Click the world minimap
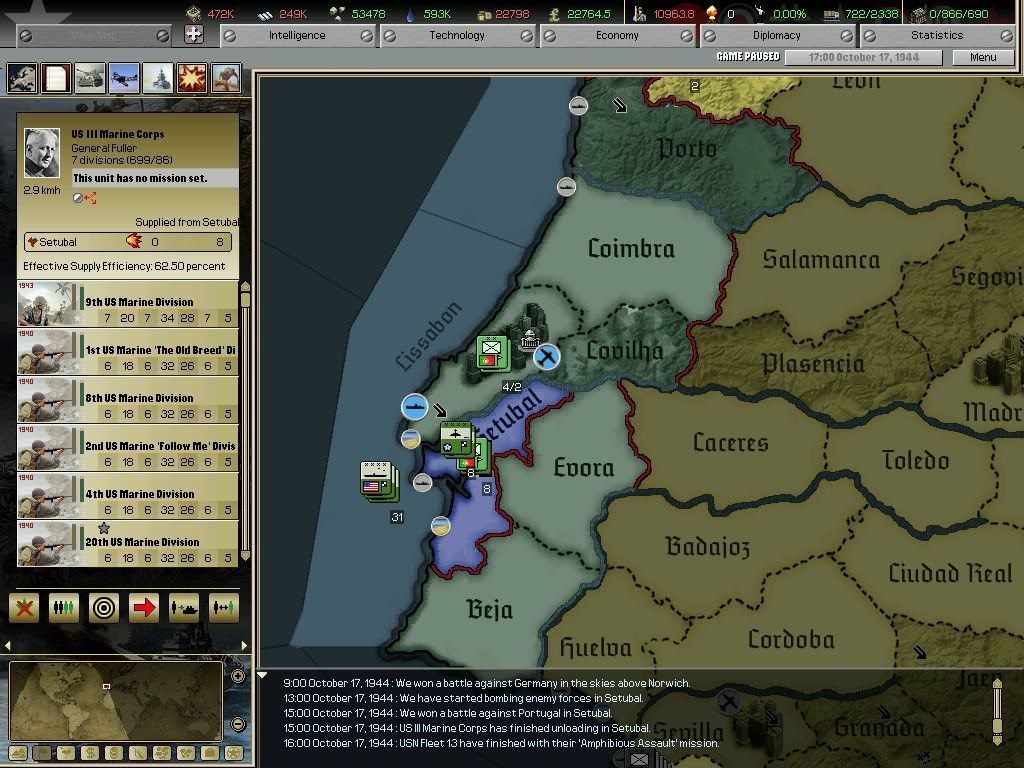The height and width of the screenshot is (768, 1024). pos(115,701)
